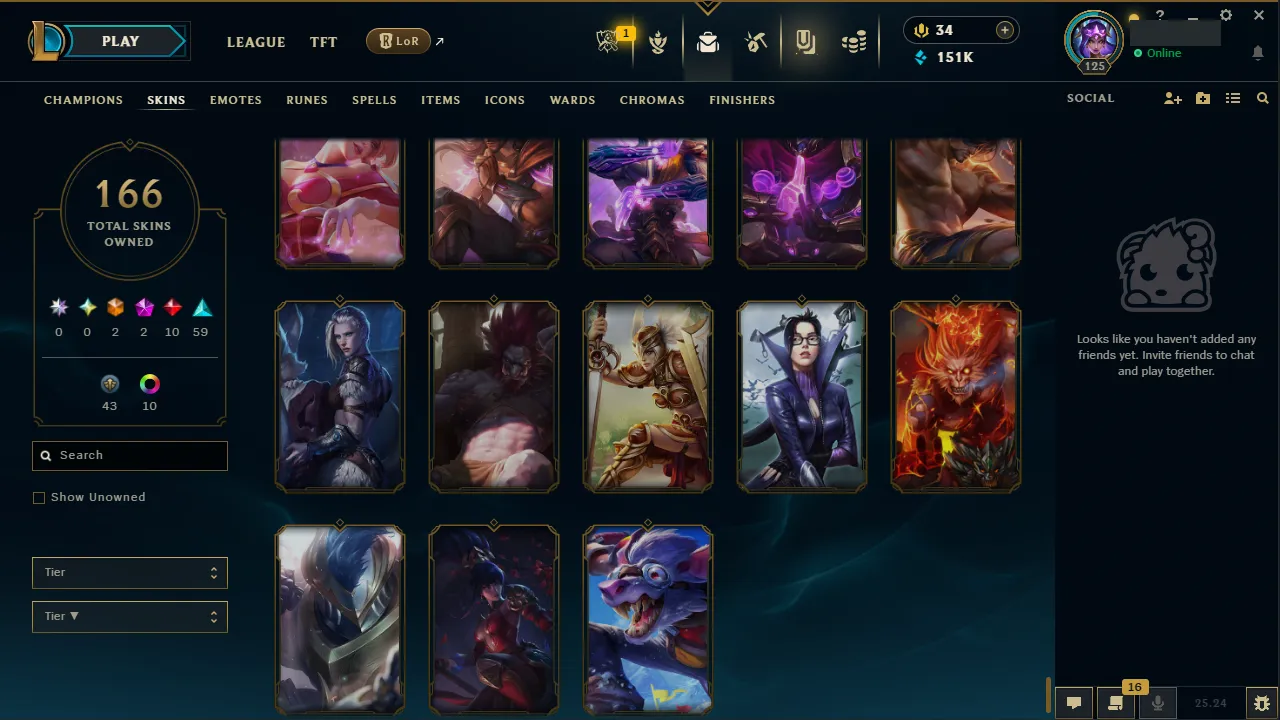Image resolution: width=1280 pixels, height=720 pixels.
Task: Click the PLAY button
Action: (120, 41)
